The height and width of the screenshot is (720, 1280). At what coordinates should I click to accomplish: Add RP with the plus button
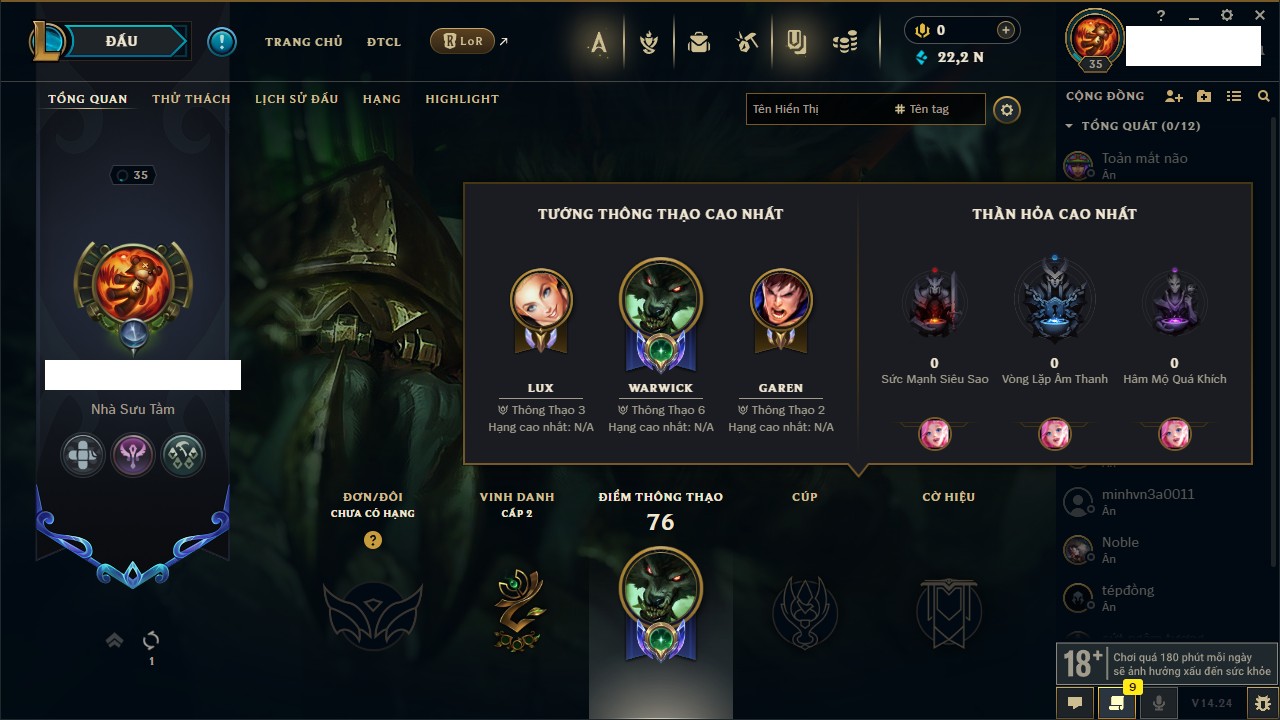[x=1005, y=31]
